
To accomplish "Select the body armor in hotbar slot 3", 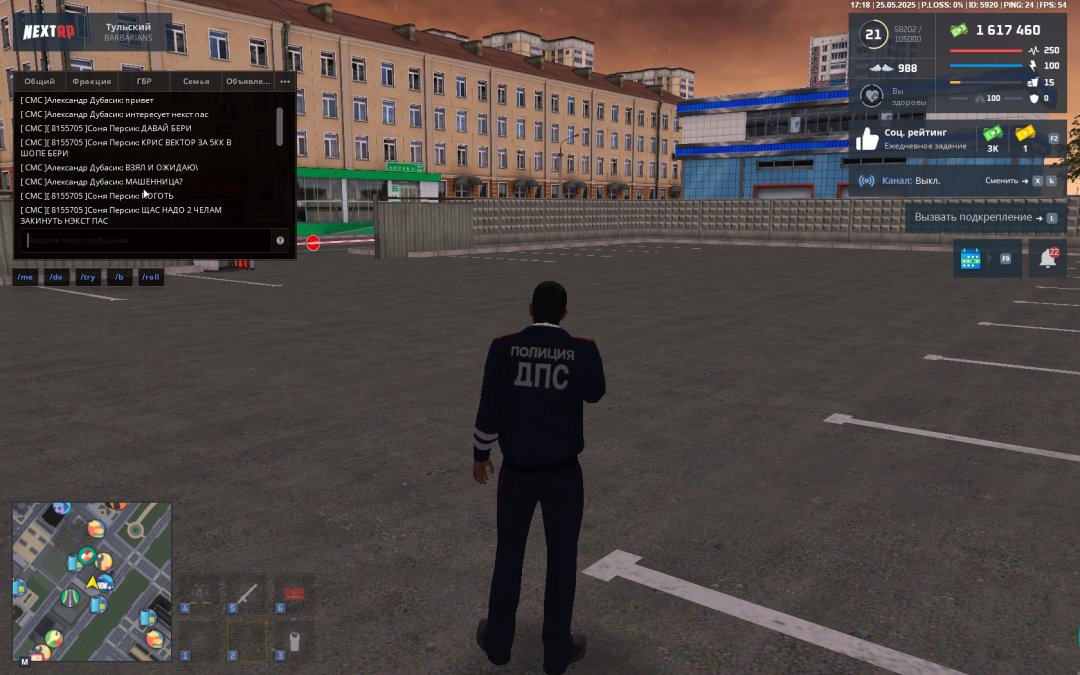I will click(x=294, y=640).
